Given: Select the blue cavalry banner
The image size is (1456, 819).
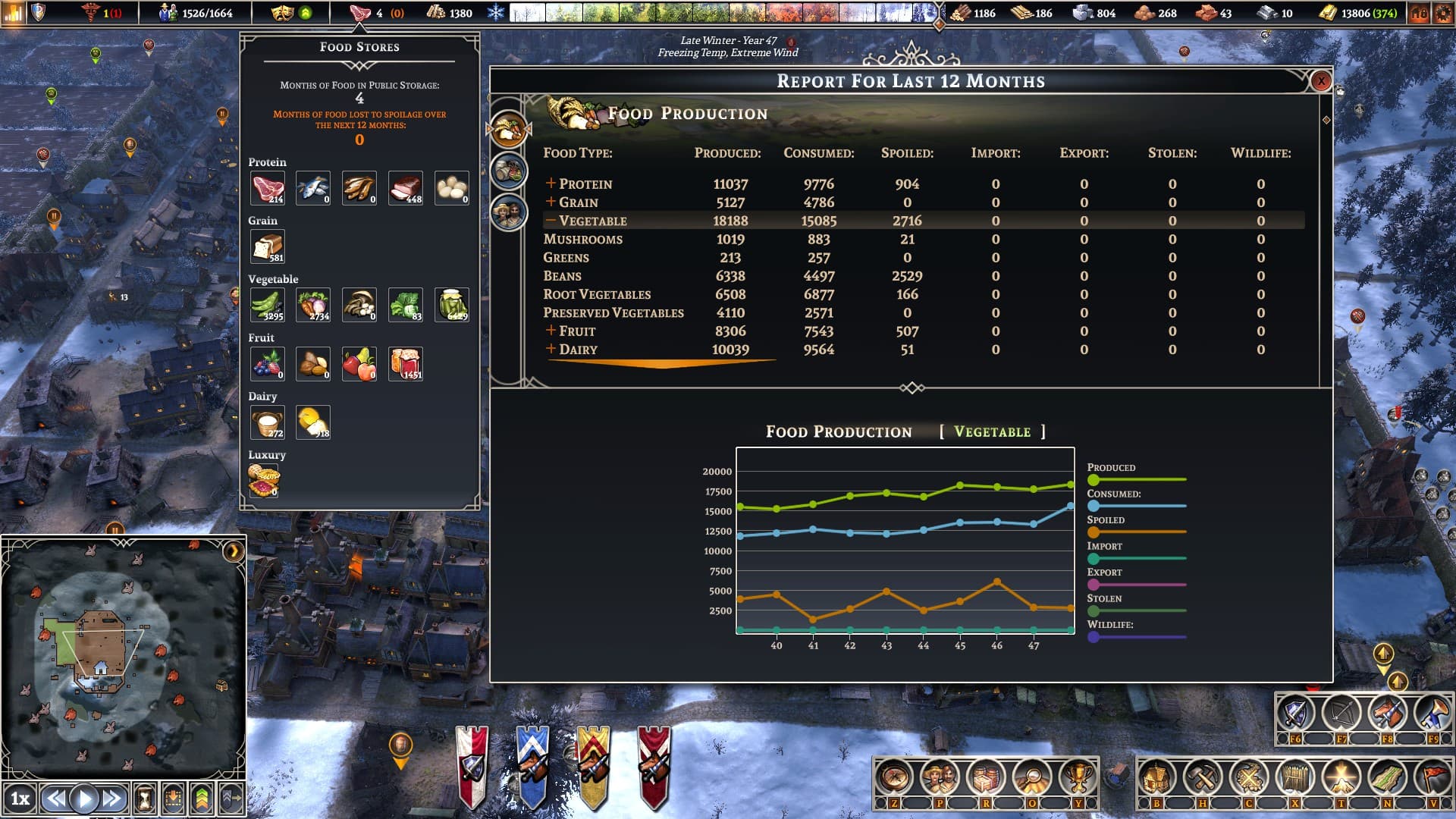Looking at the screenshot, I should pyautogui.click(x=532, y=766).
